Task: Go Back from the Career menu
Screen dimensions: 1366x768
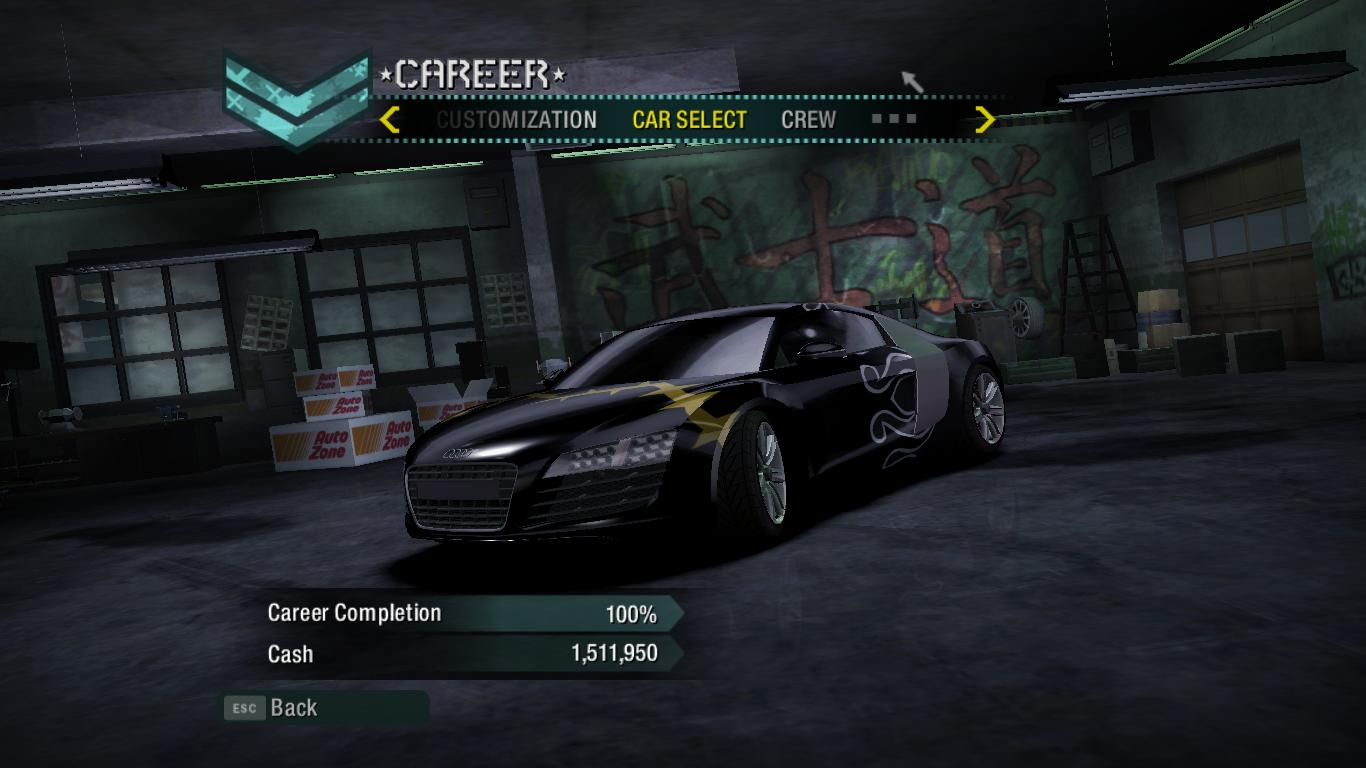Action: click(x=292, y=708)
